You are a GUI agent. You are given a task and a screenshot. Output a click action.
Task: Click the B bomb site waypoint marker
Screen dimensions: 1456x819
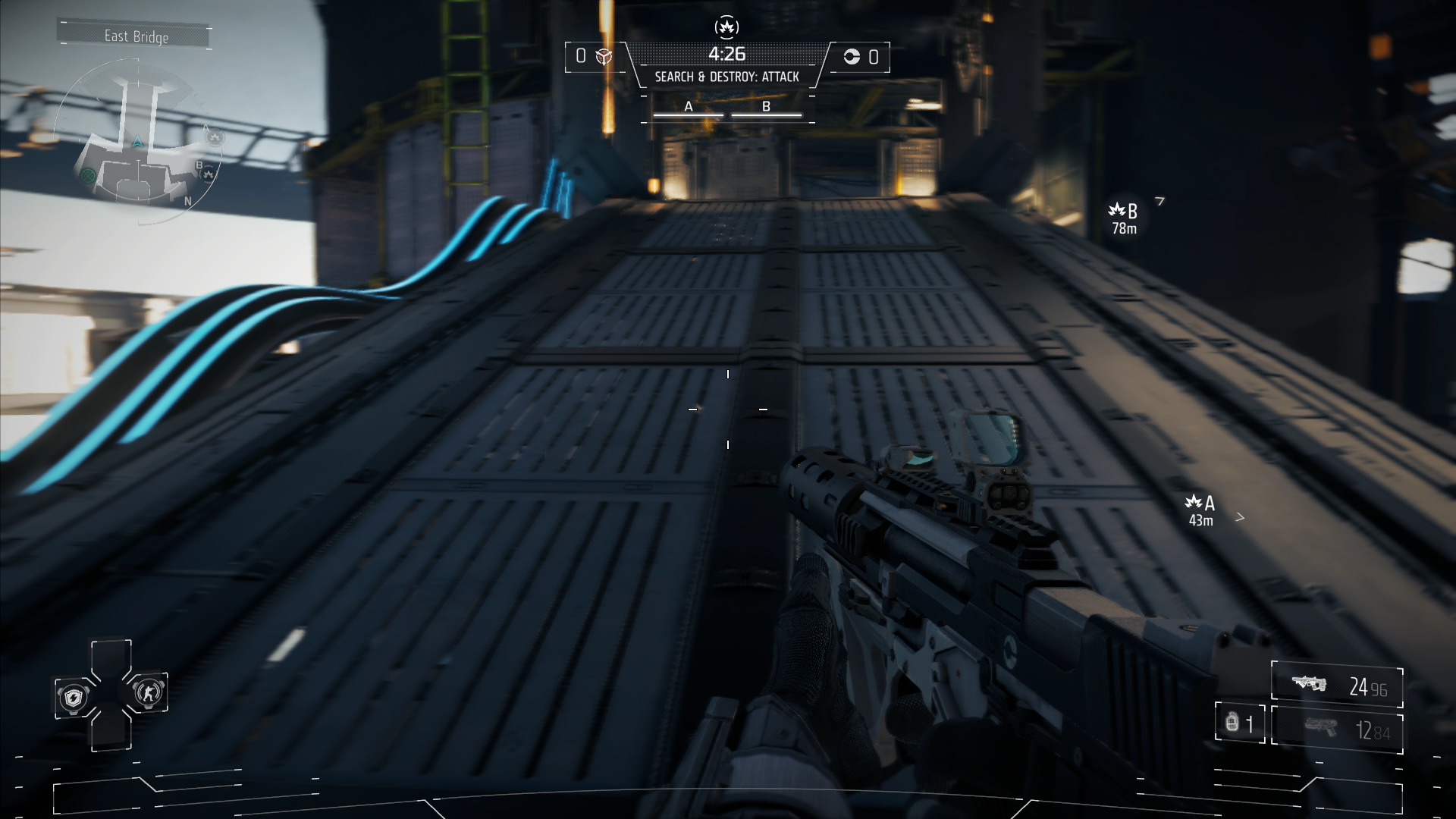(x=1124, y=217)
